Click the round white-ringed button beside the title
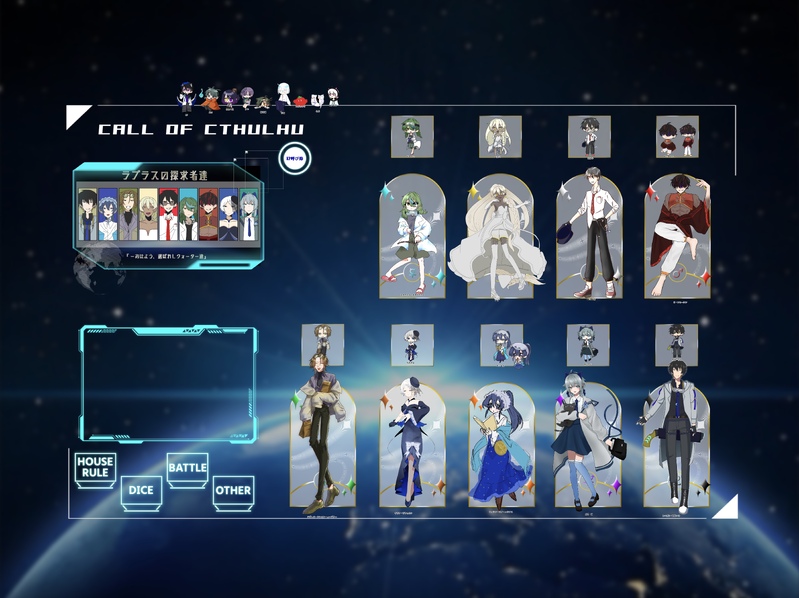This screenshot has width=799, height=598. point(295,158)
